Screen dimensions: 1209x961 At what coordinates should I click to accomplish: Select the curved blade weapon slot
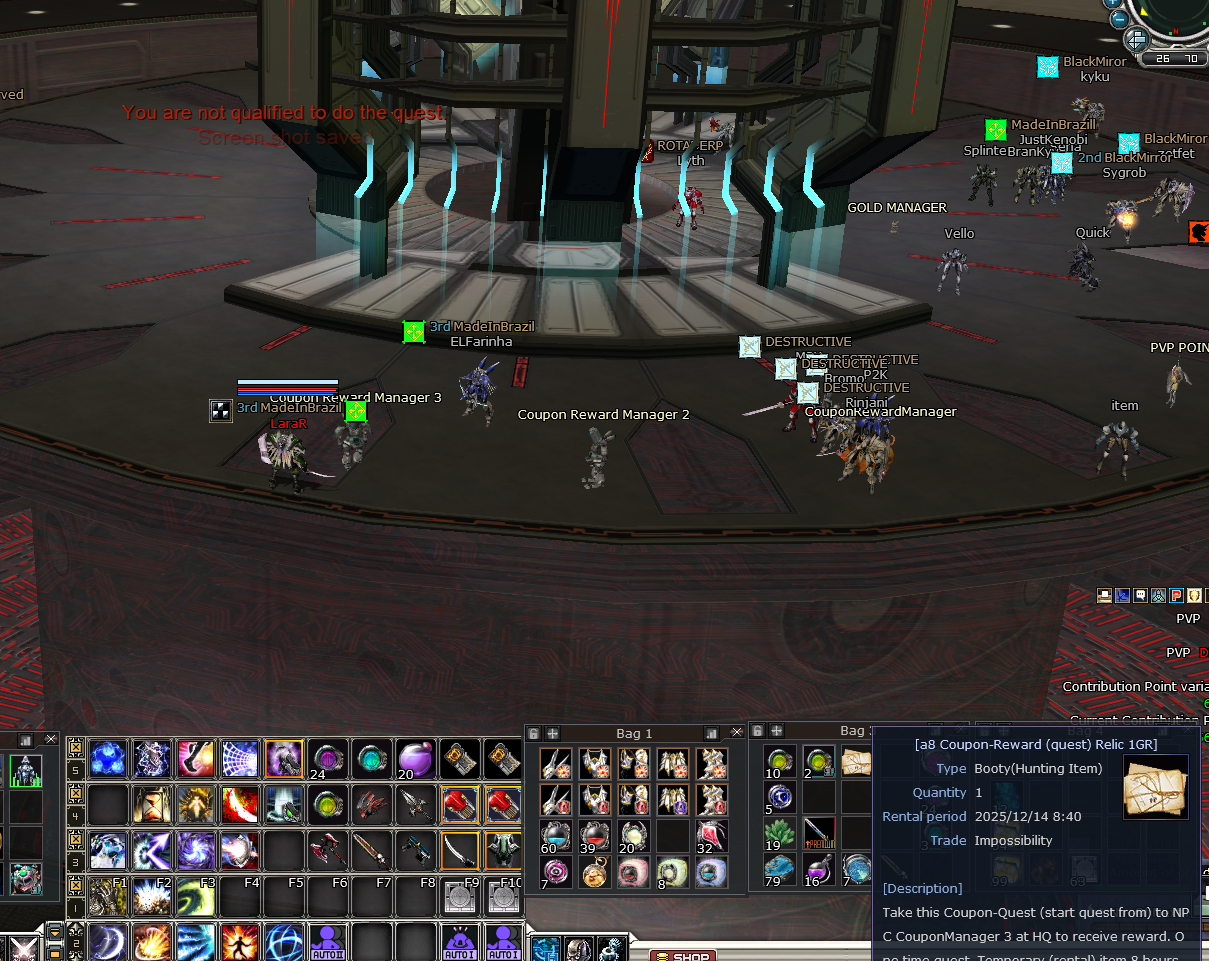[x=459, y=850]
